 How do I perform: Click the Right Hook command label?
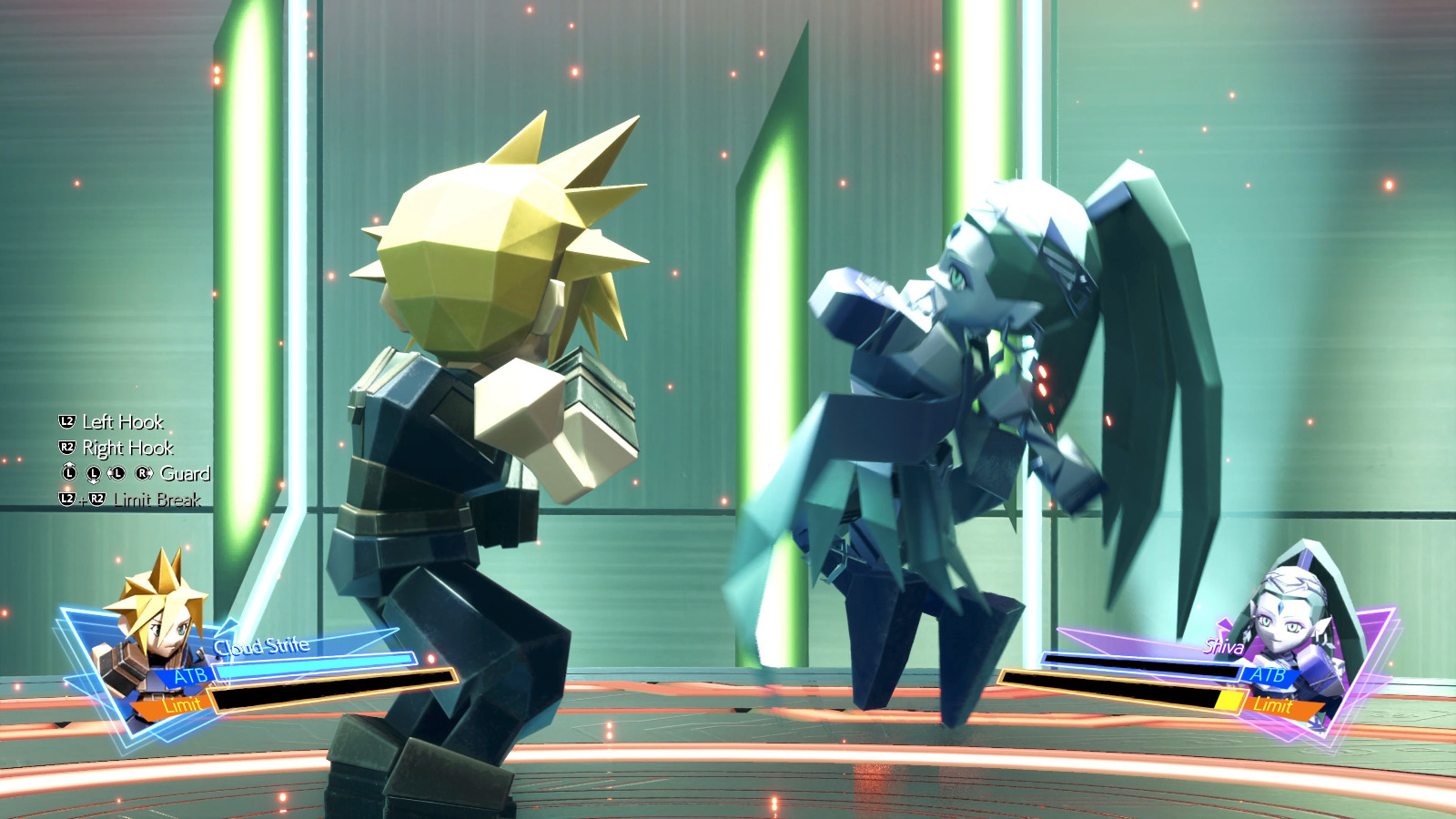pos(129,448)
